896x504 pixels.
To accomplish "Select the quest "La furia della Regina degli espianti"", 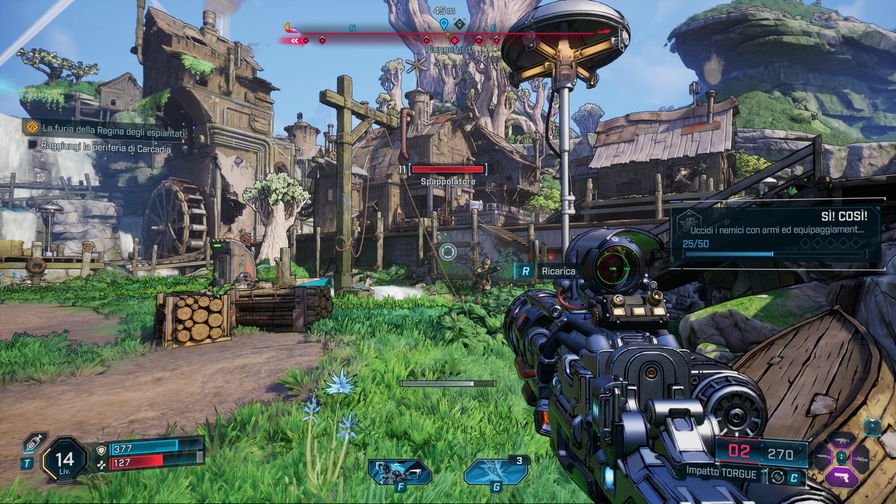I will 106,128.
